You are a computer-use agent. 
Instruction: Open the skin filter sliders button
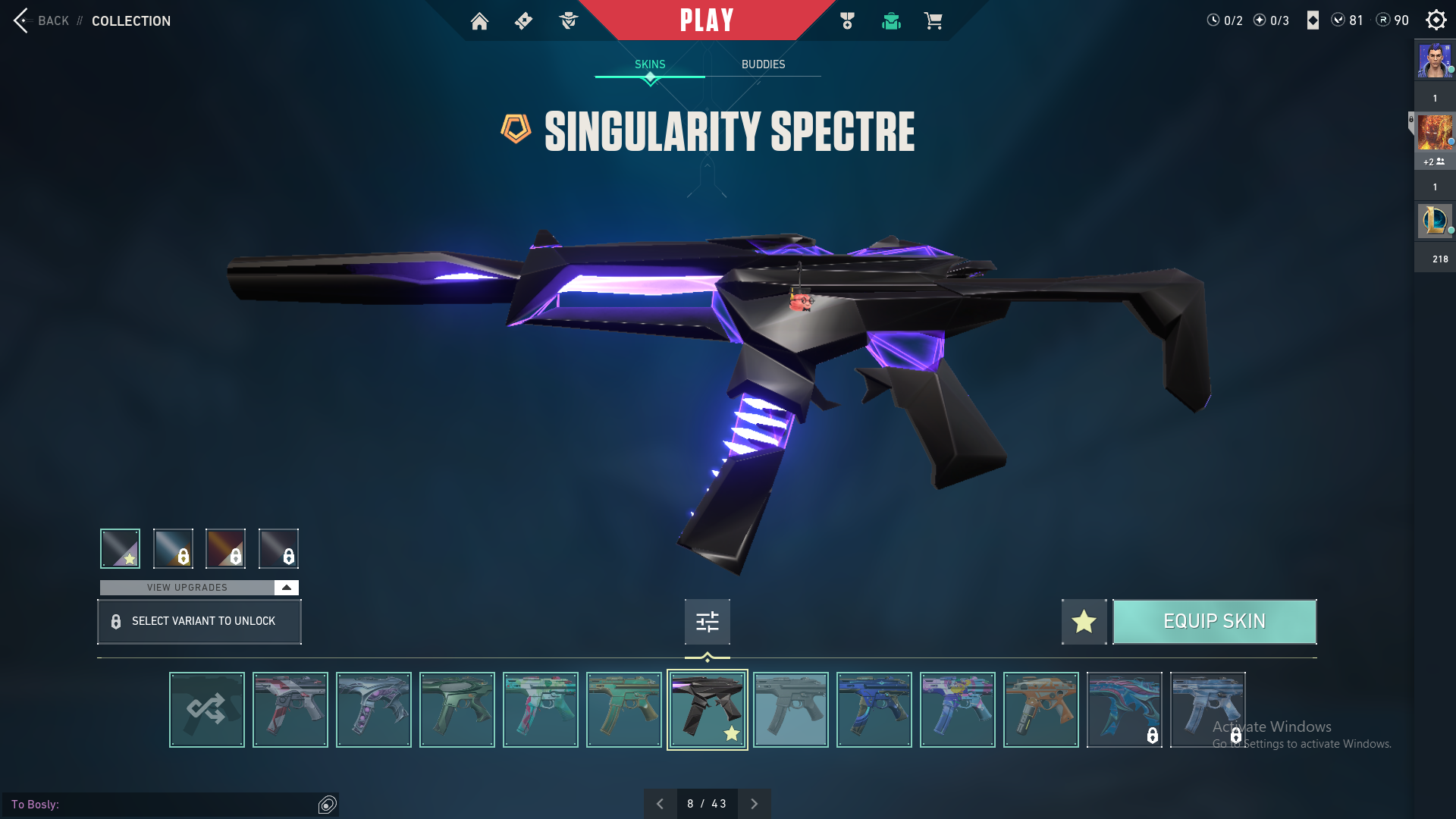pyautogui.click(x=707, y=622)
